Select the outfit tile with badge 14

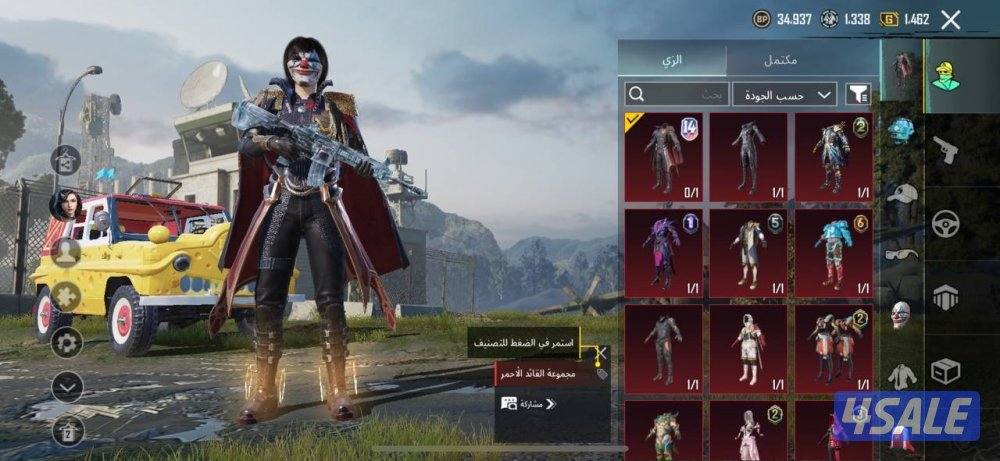[664, 155]
